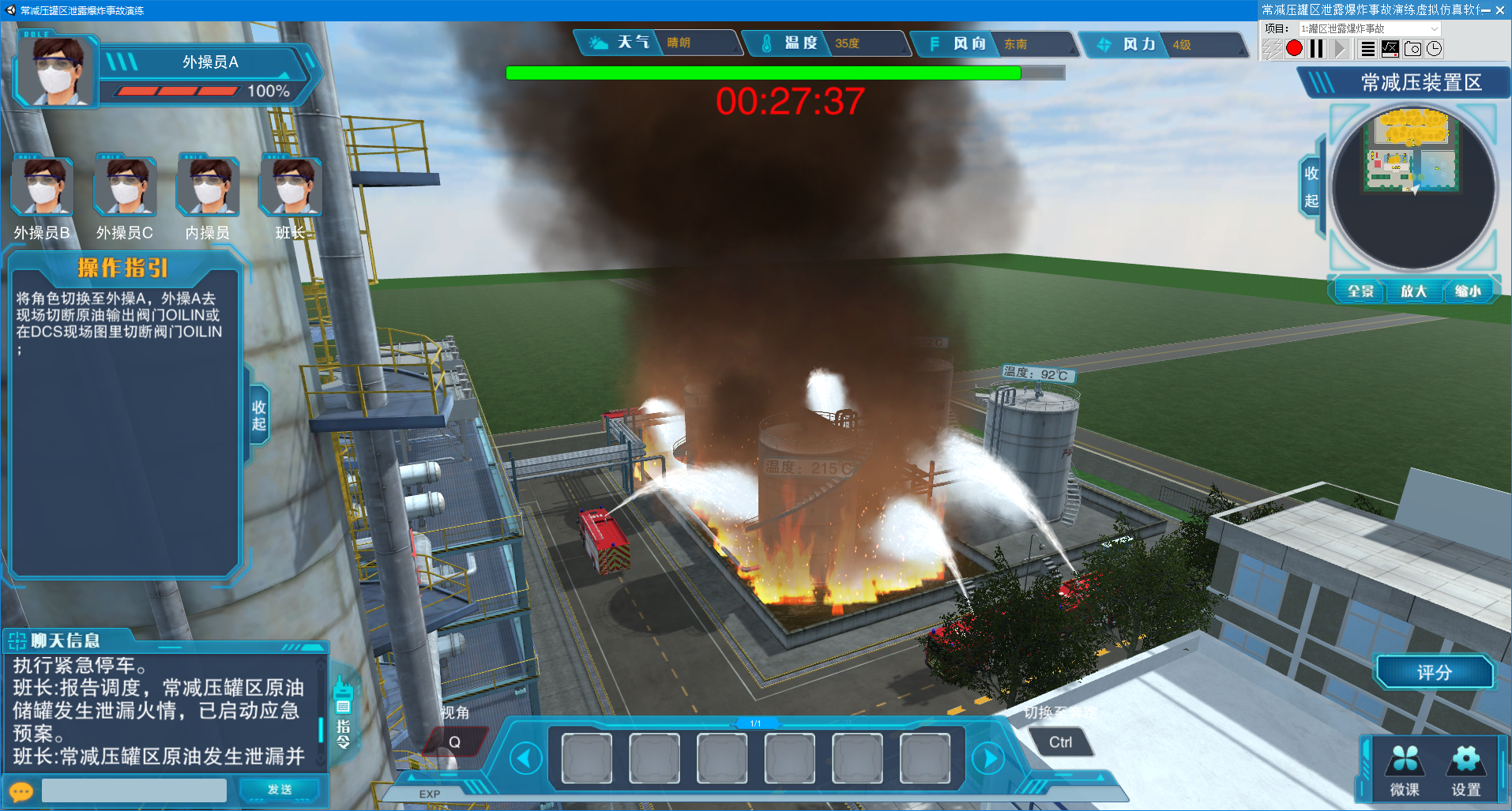This screenshot has width=1512, height=811.
Task: Zoom in the minimap with 放大
Action: (x=1413, y=291)
